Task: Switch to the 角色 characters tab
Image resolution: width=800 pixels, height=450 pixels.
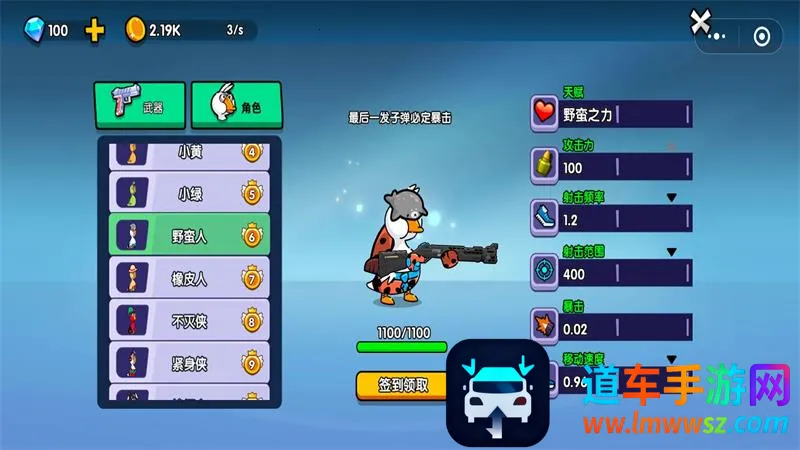Action: pos(236,104)
